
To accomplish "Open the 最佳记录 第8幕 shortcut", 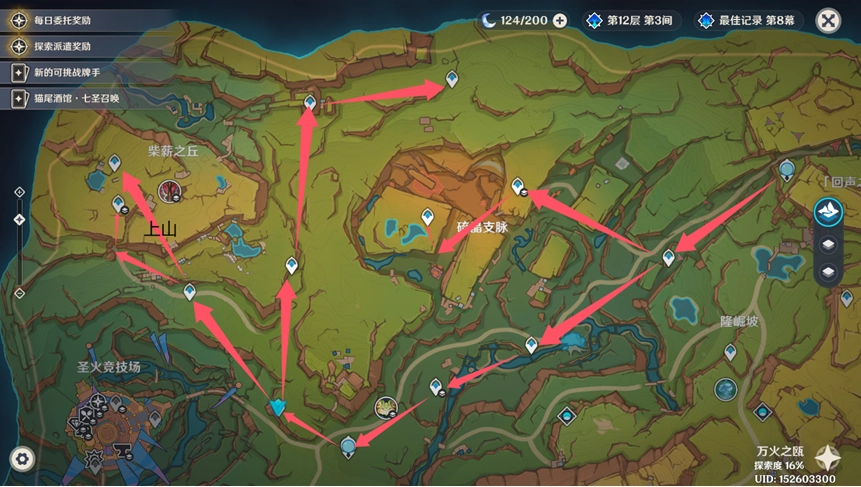I will tap(746, 20).
